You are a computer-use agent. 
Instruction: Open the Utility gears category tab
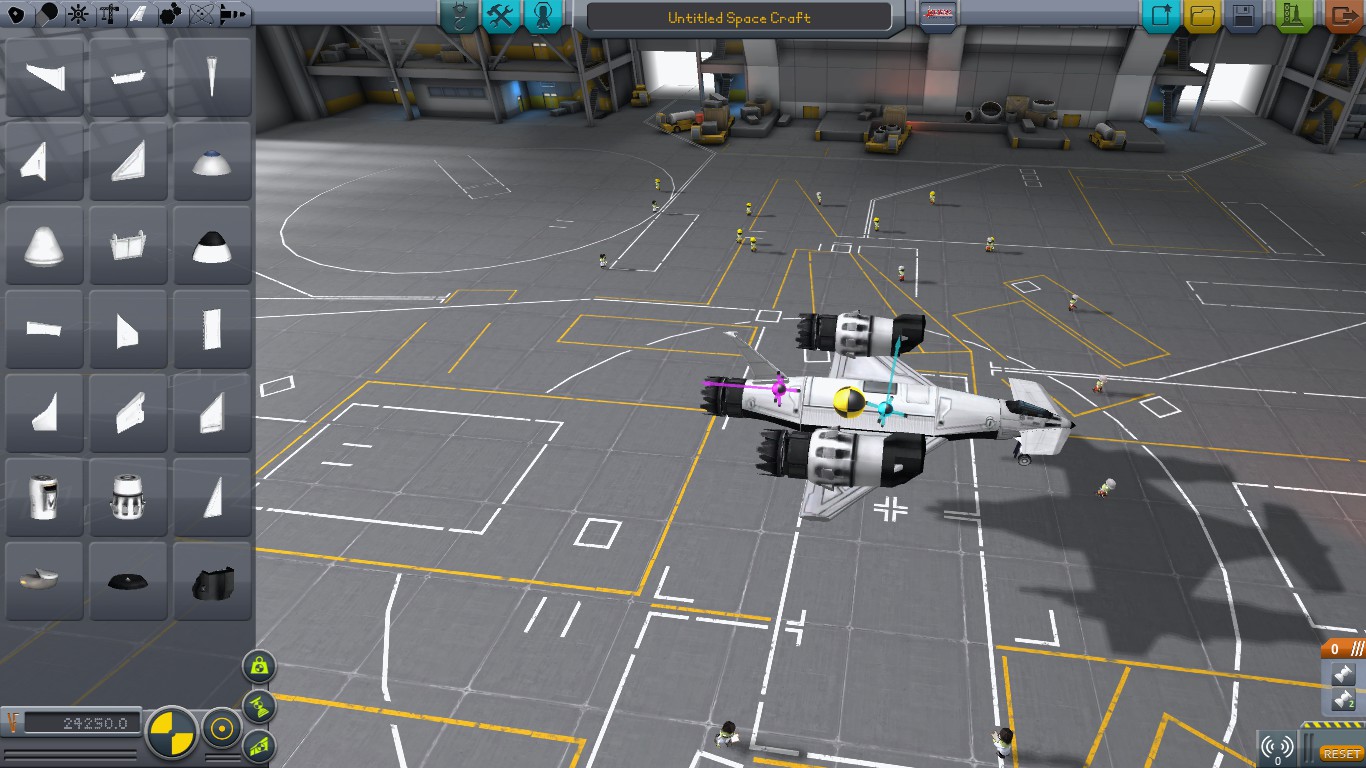tap(172, 14)
